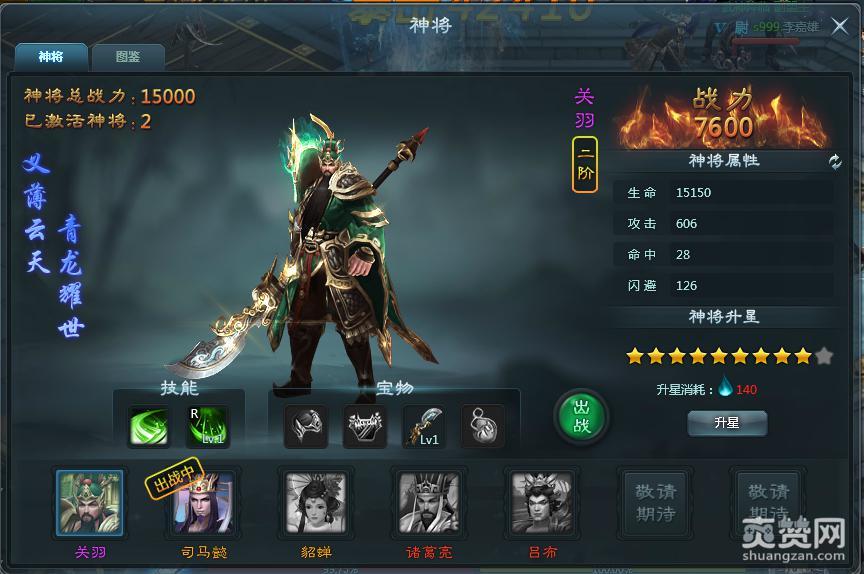Select the 关羽 general portrait
Image resolution: width=864 pixels, height=574 pixels.
[x=89, y=503]
